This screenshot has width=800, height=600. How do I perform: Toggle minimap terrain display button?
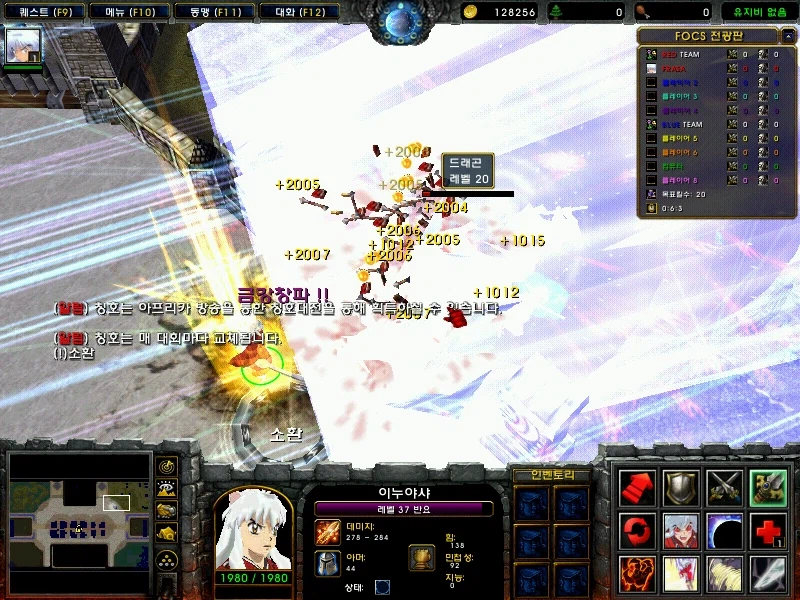(x=167, y=489)
